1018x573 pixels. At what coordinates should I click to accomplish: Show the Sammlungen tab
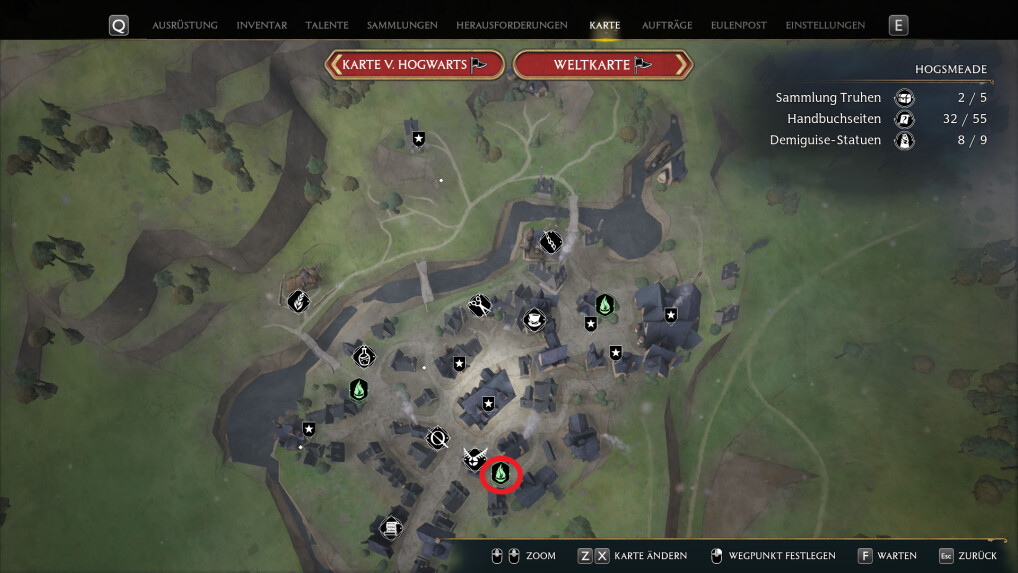(x=400, y=25)
